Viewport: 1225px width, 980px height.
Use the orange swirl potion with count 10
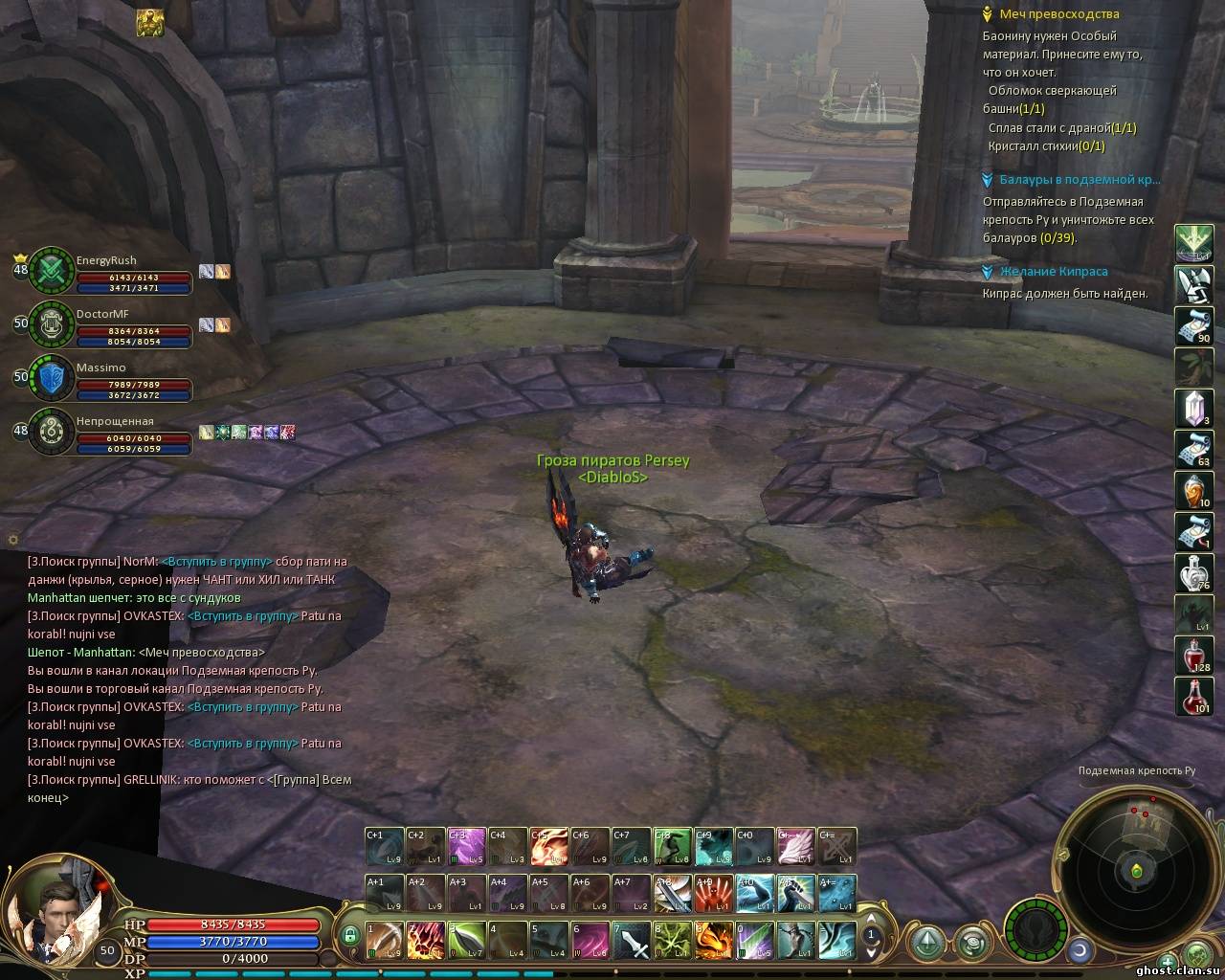[x=1193, y=490]
